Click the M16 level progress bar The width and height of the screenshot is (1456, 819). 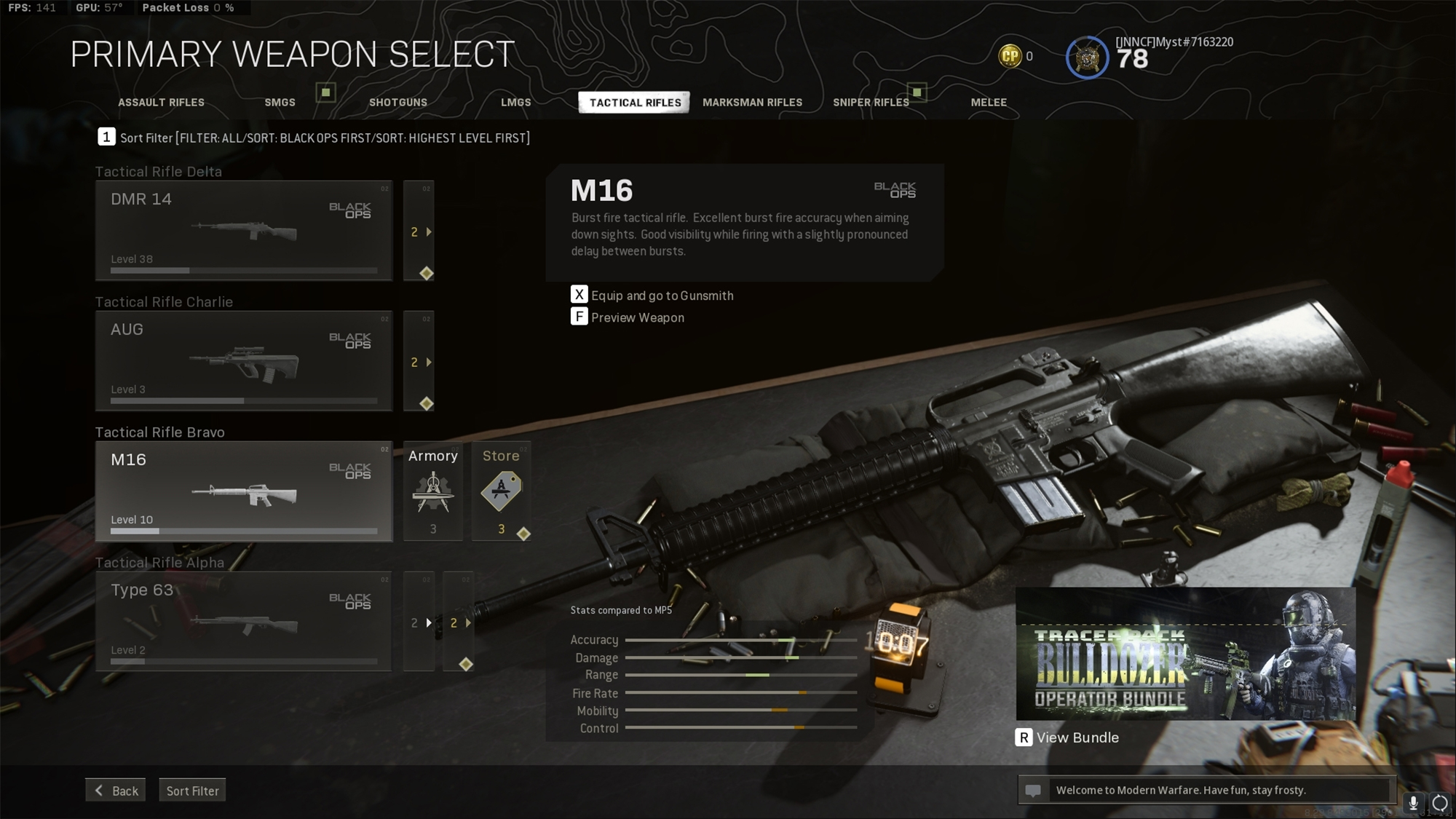[x=244, y=532]
